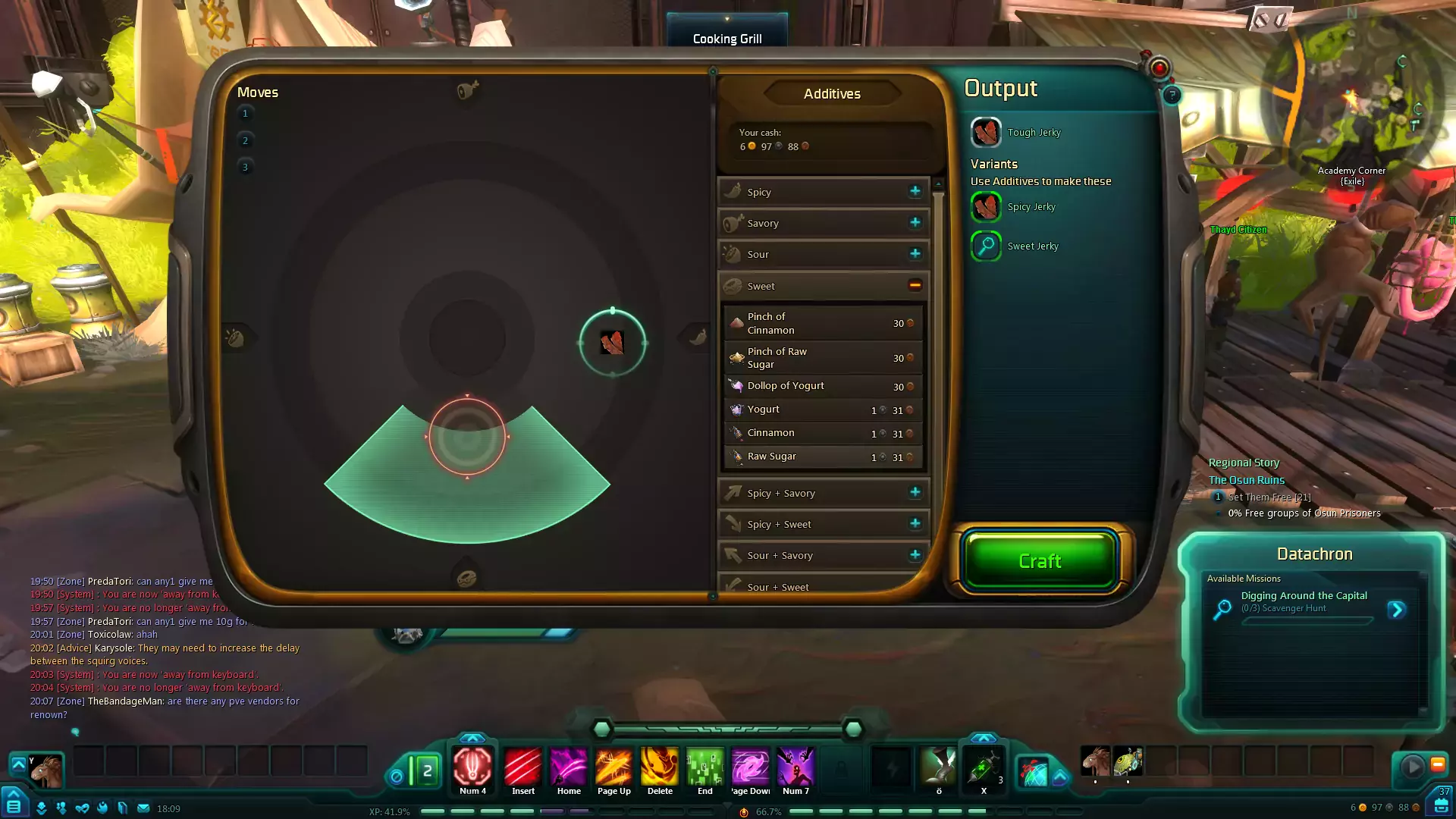The height and width of the screenshot is (819, 1456).
Task: Select The Osun Ruins quest tracker
Action: (1246, 480)
